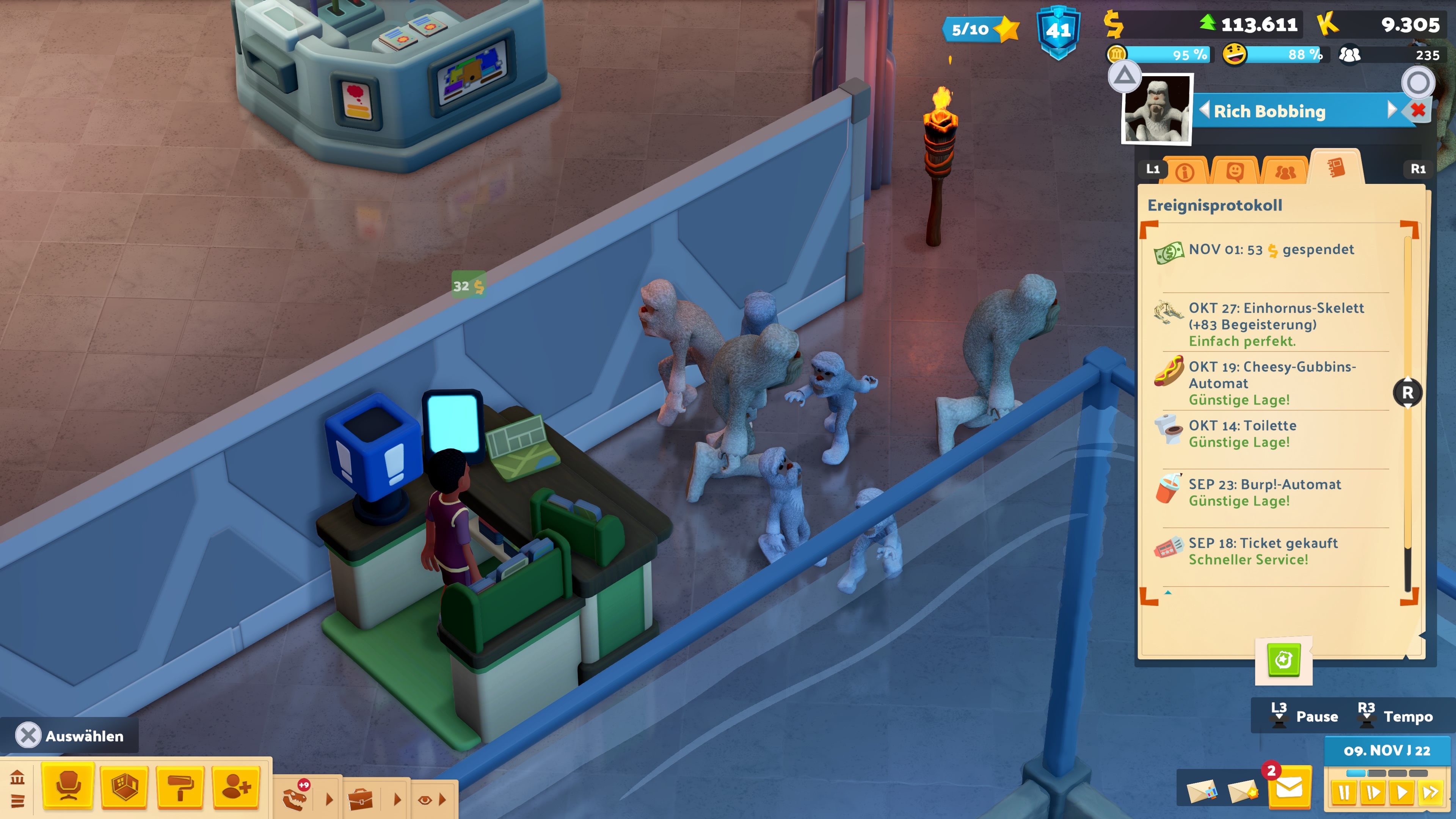Select the notebook event log tab
1456x819 pixels.
point(1336,168)
